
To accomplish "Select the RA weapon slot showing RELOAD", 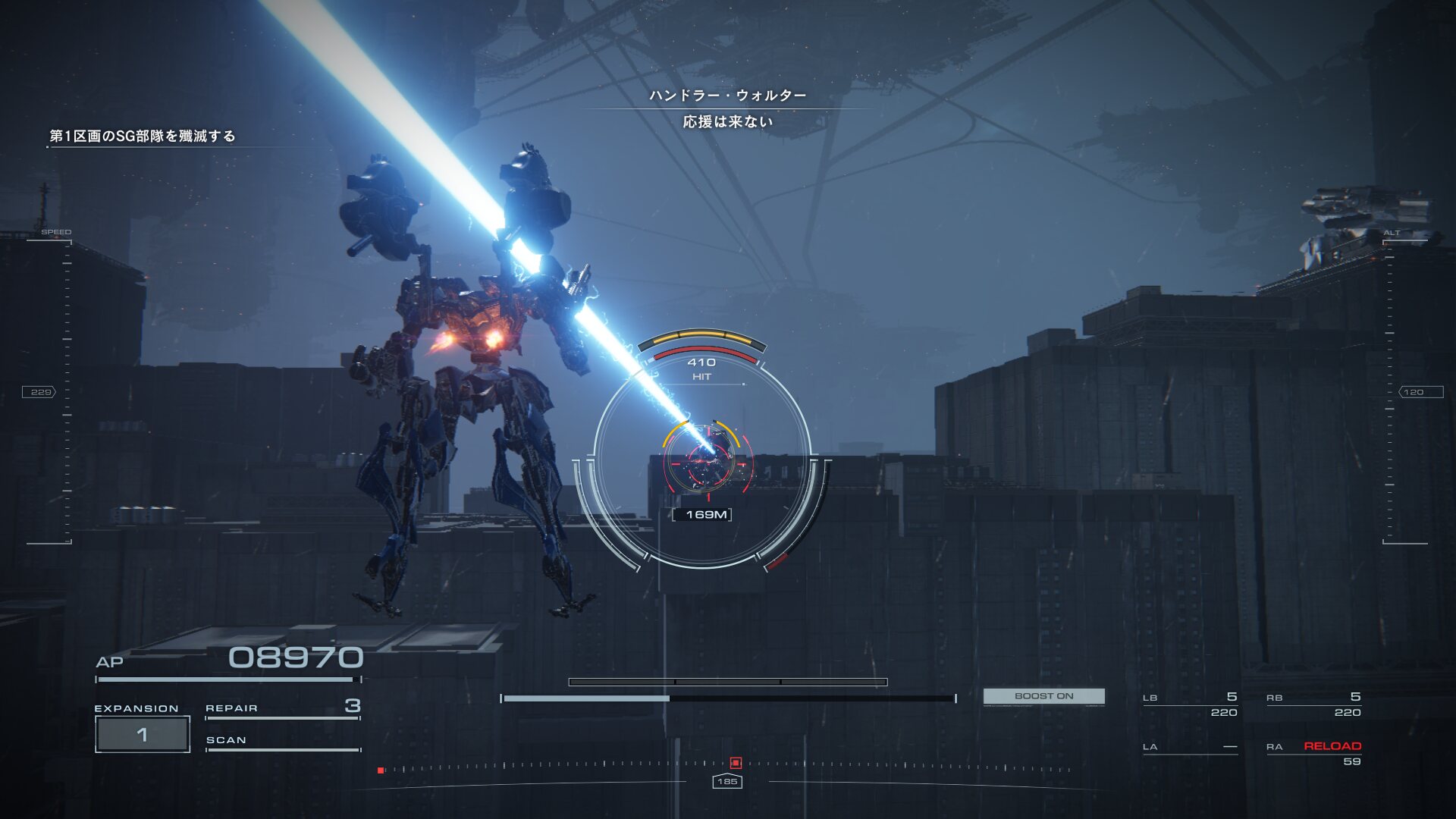I will tap(1313, 753).
